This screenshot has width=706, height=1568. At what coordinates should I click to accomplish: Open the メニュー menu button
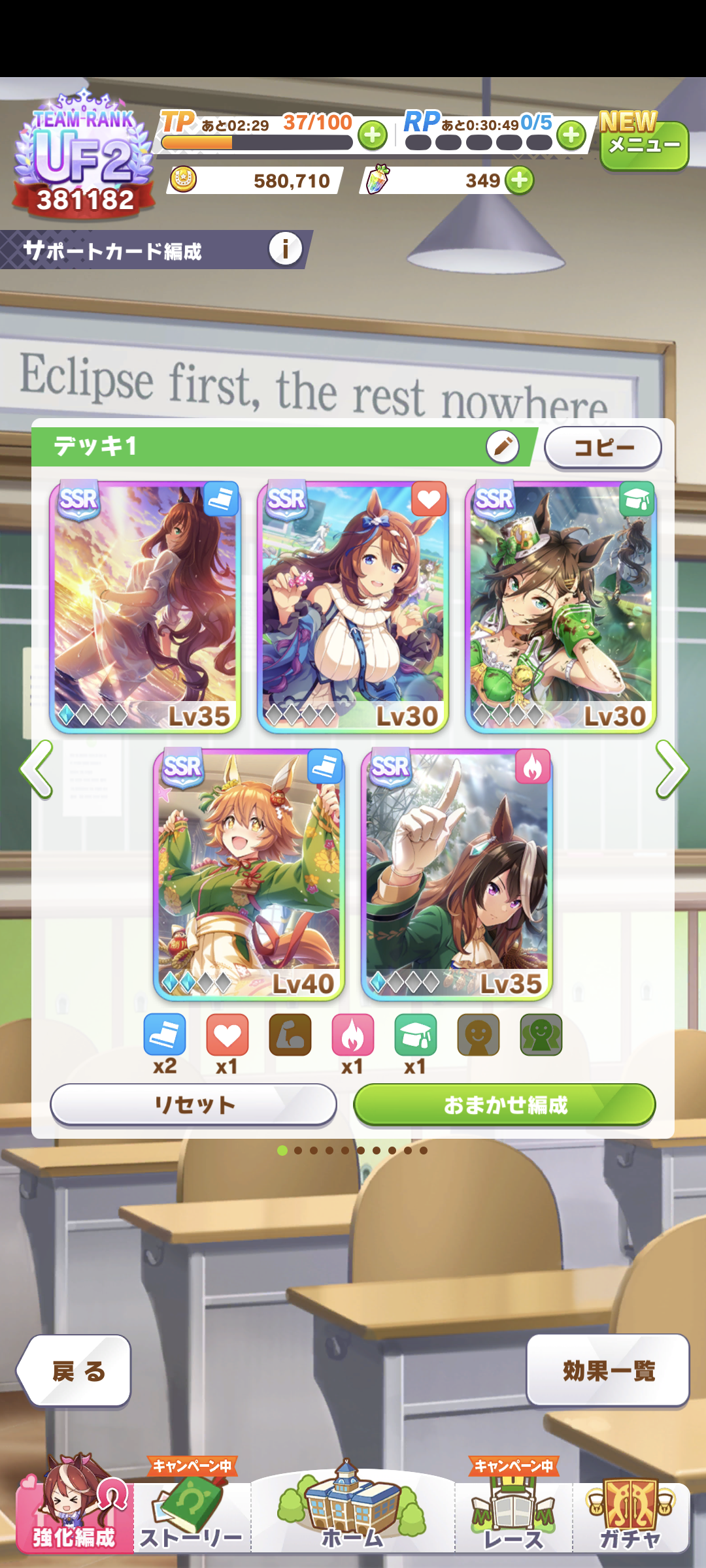click(x=644, y=145)
